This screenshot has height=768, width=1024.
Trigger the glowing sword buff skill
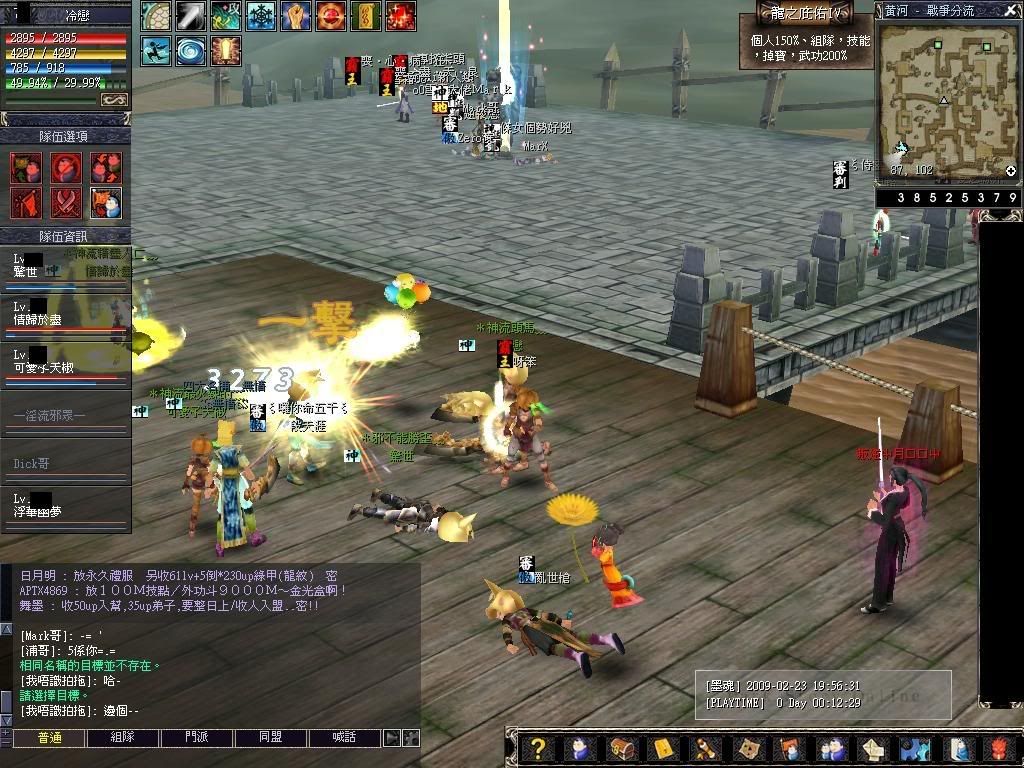point(226,50)
